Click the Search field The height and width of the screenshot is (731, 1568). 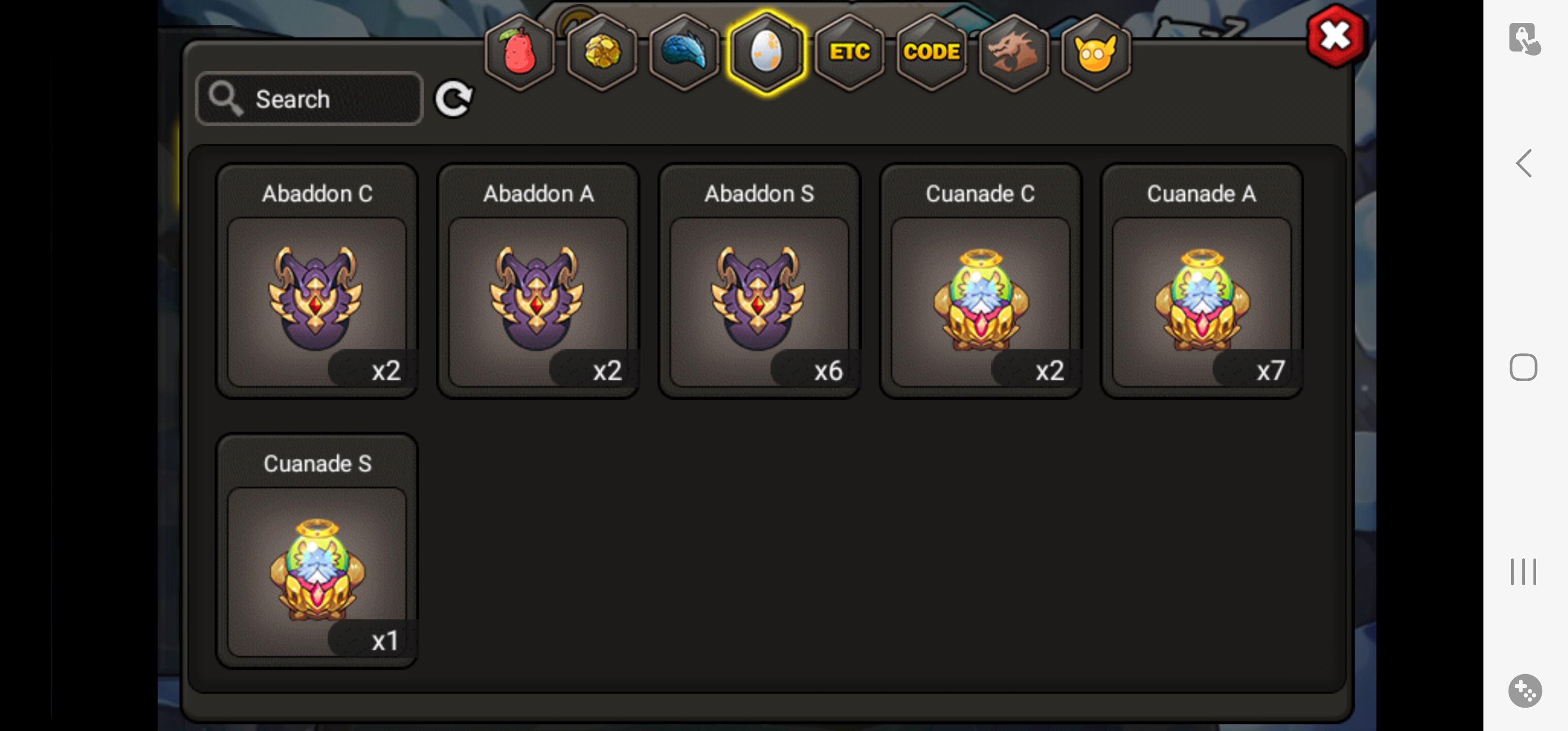[309, 99]
